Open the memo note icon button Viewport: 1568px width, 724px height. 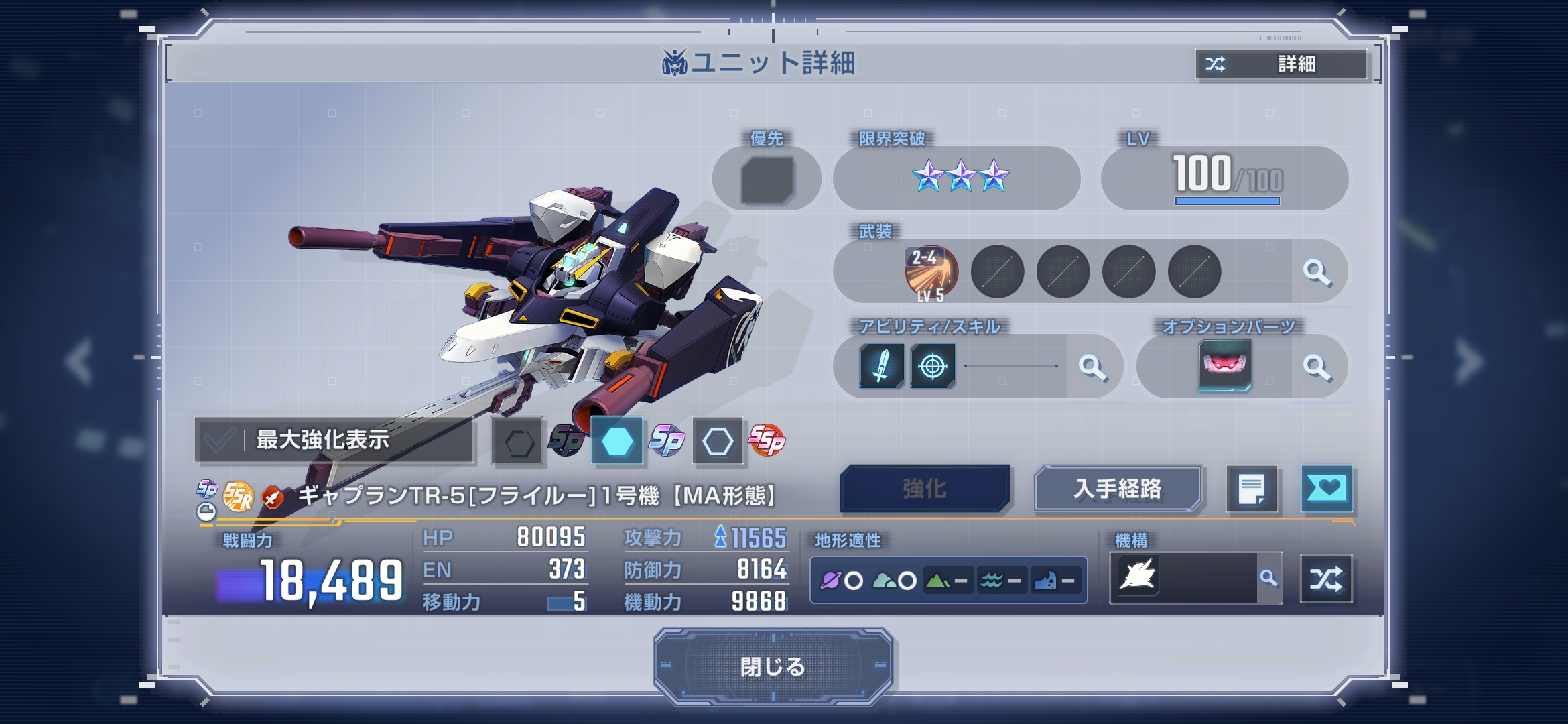[x=1251, y=489]
